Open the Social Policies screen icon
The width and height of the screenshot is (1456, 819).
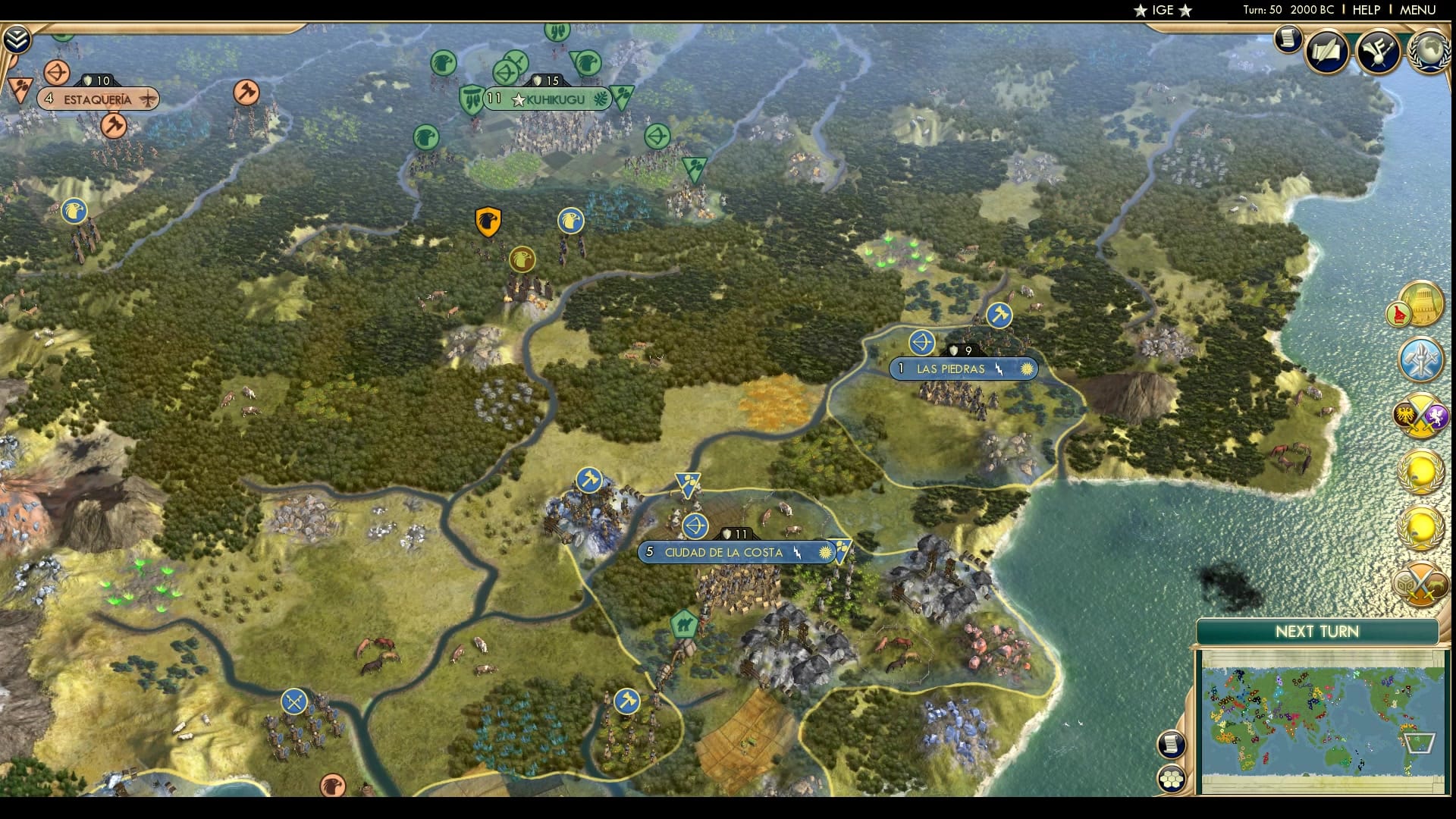click(1327, 50)
